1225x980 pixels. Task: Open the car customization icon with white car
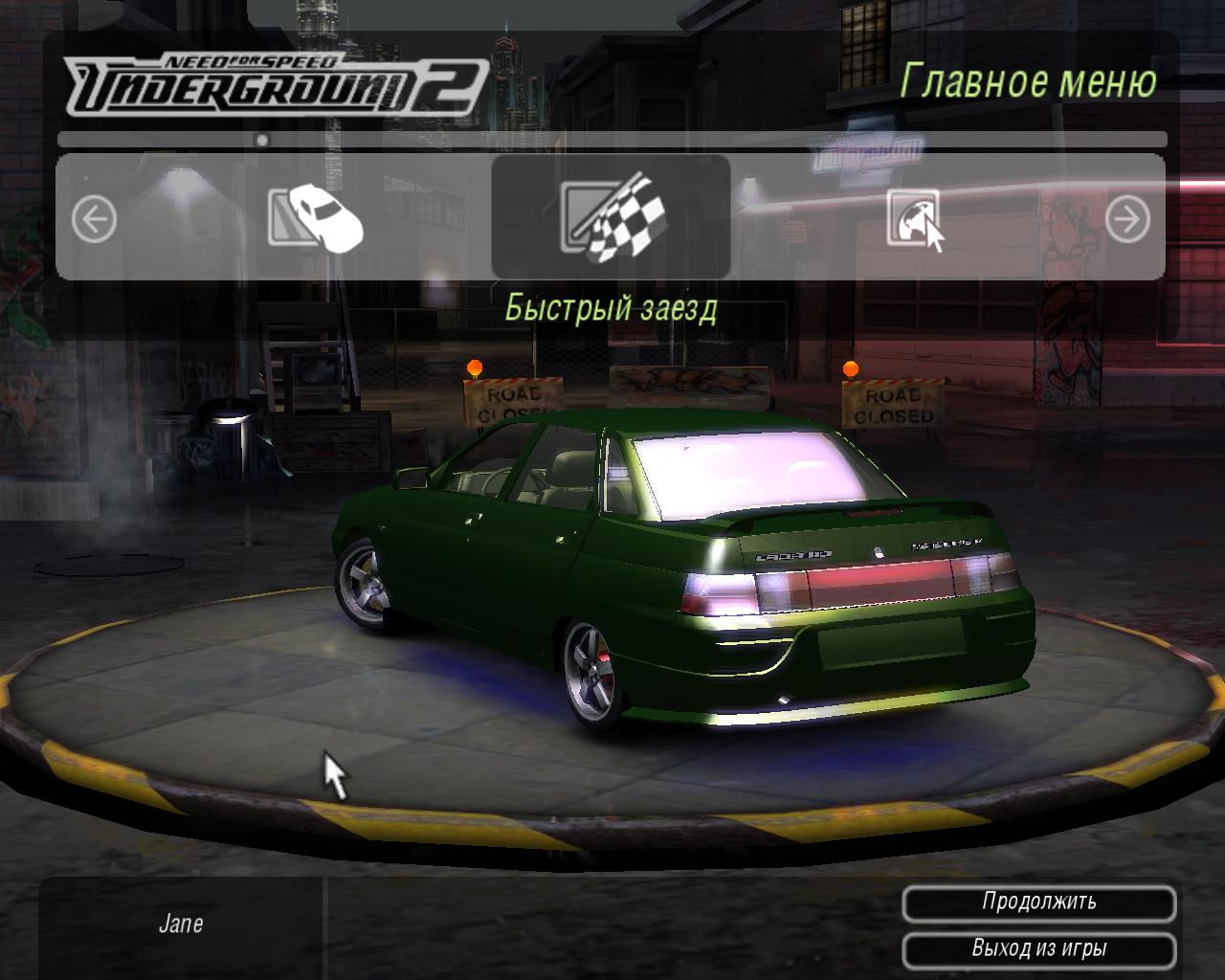(x=315, y=217)
